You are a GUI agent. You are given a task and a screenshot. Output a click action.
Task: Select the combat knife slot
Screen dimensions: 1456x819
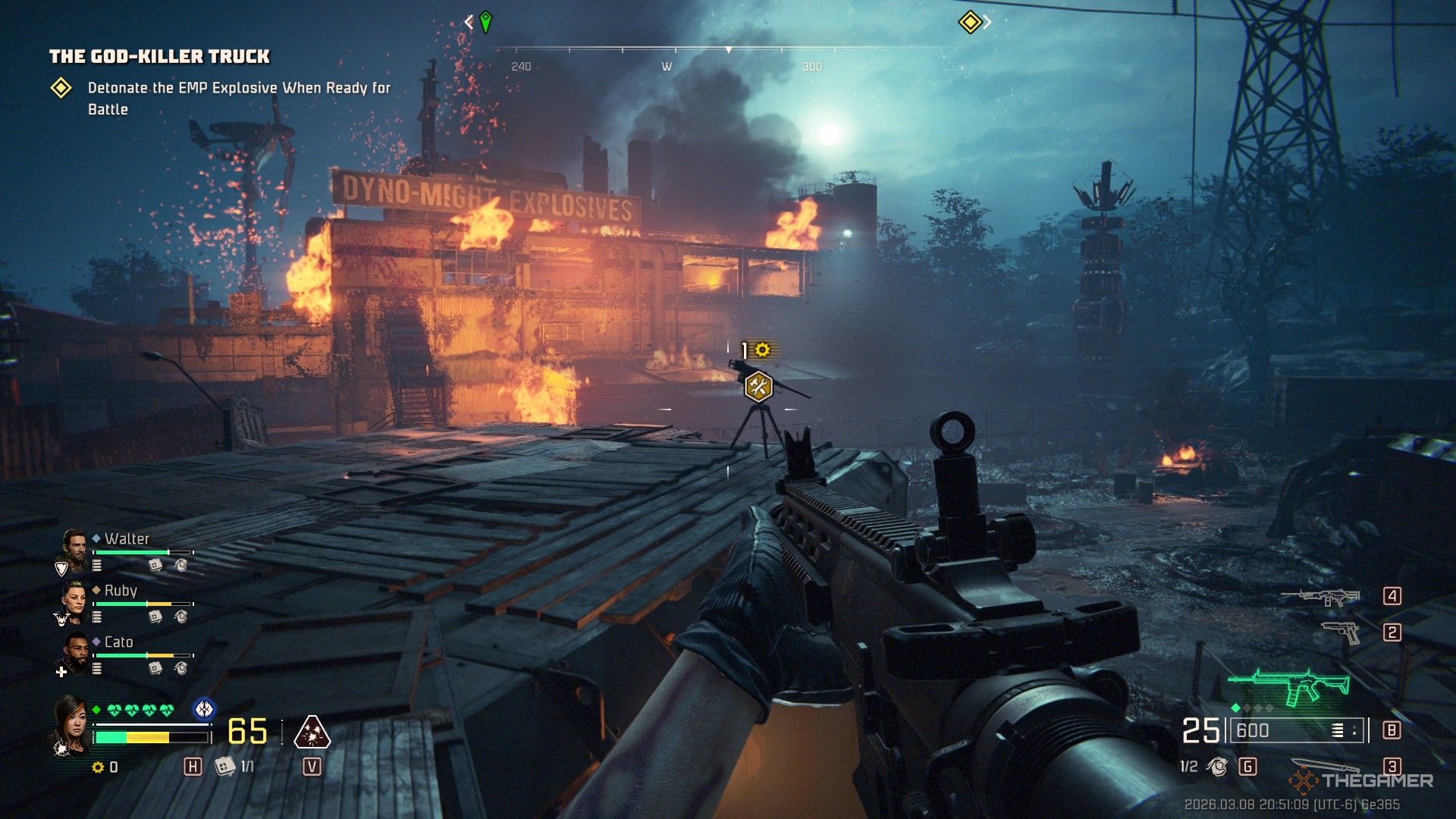(1323, 766)
